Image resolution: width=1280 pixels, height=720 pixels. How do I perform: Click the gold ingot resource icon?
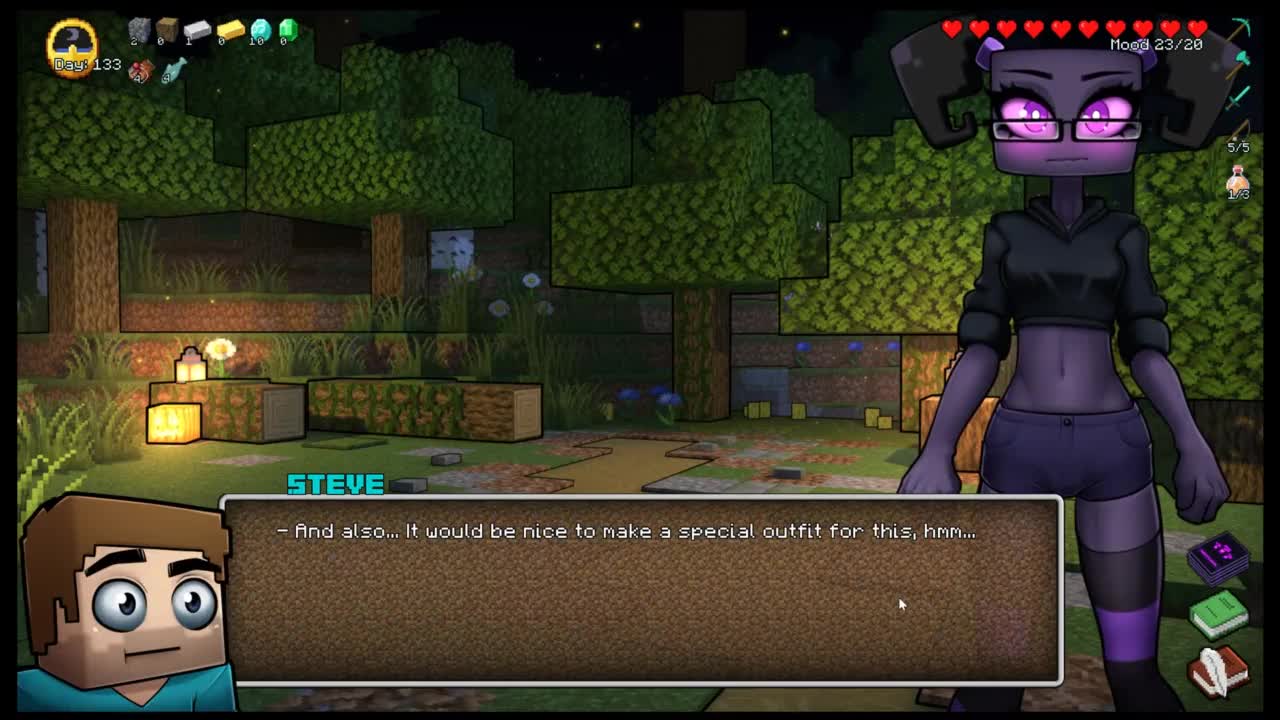[230, 31]
